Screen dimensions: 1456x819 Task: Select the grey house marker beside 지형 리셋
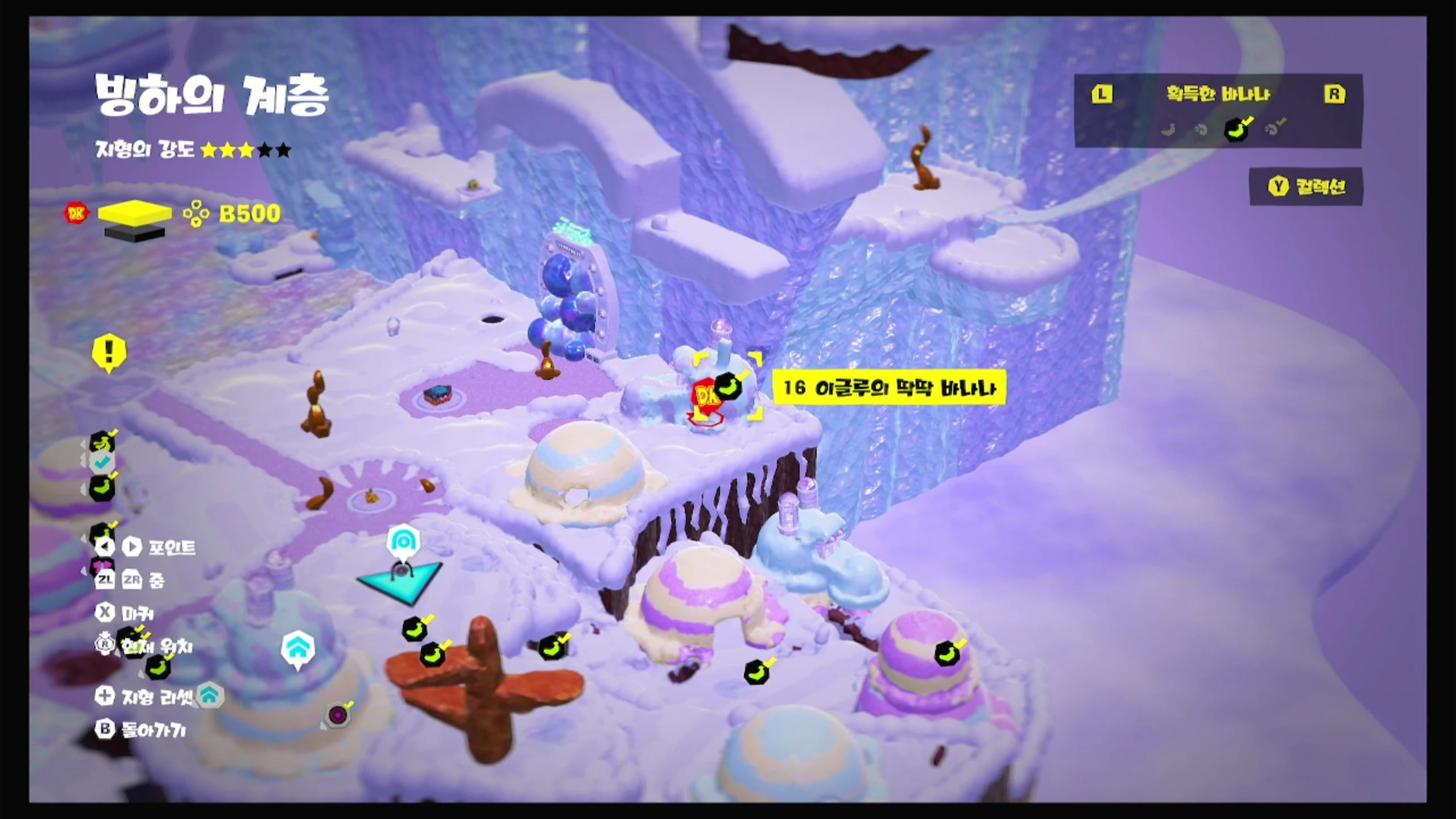tap(210, 696)
